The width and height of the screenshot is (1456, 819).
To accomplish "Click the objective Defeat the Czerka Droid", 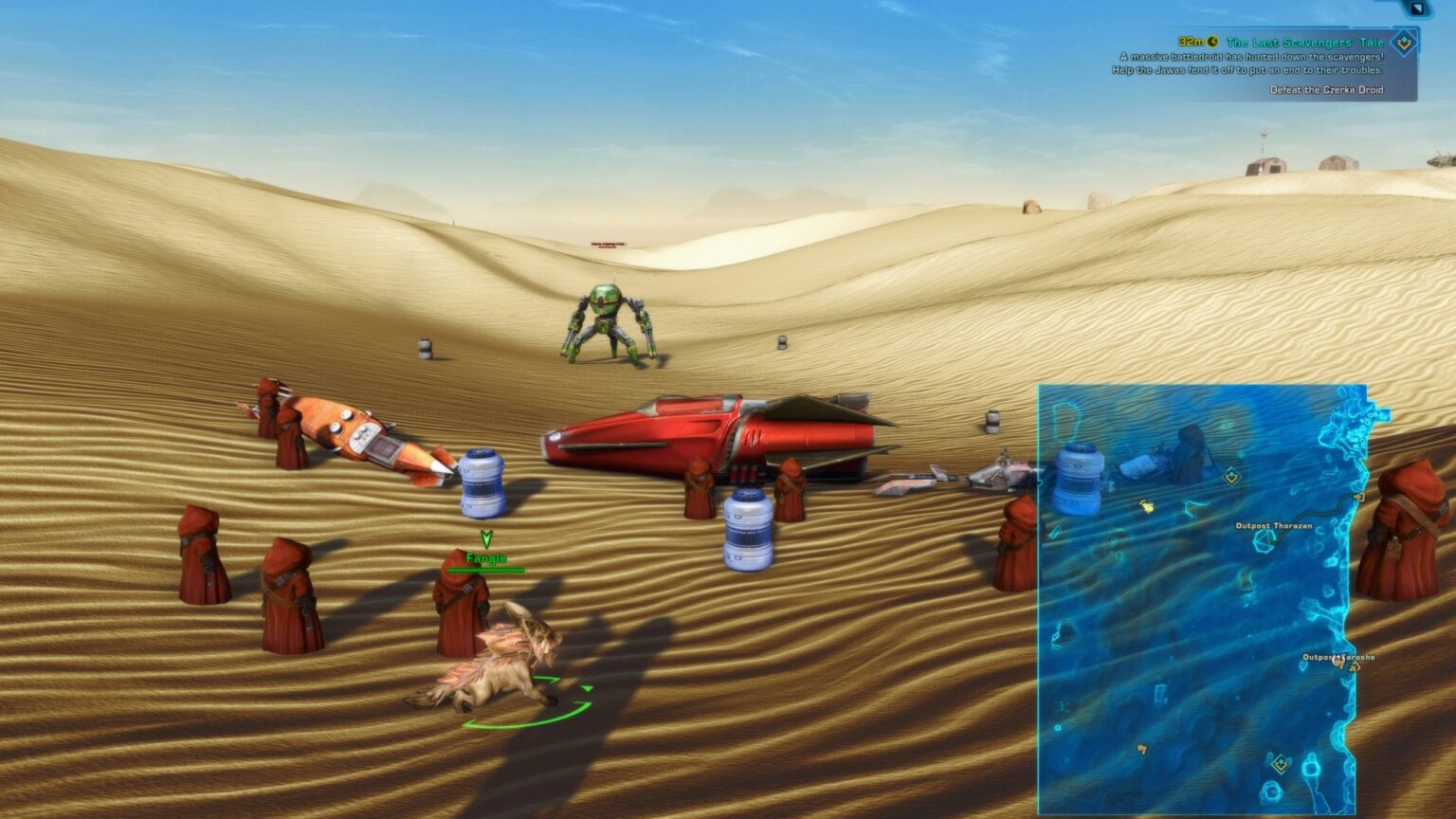I will point(1325,90).
